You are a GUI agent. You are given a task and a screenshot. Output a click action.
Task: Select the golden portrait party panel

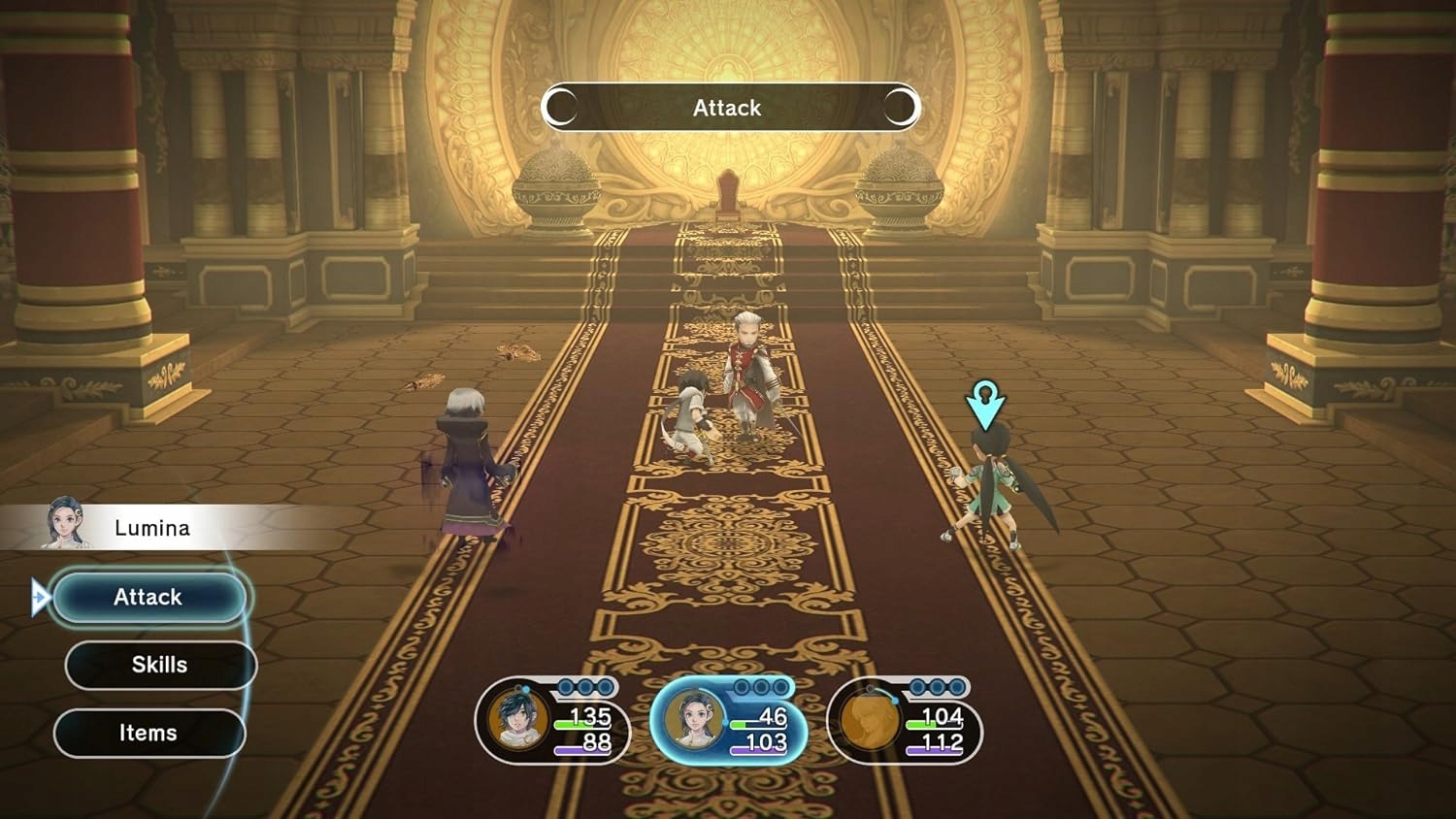pos(904,722)
